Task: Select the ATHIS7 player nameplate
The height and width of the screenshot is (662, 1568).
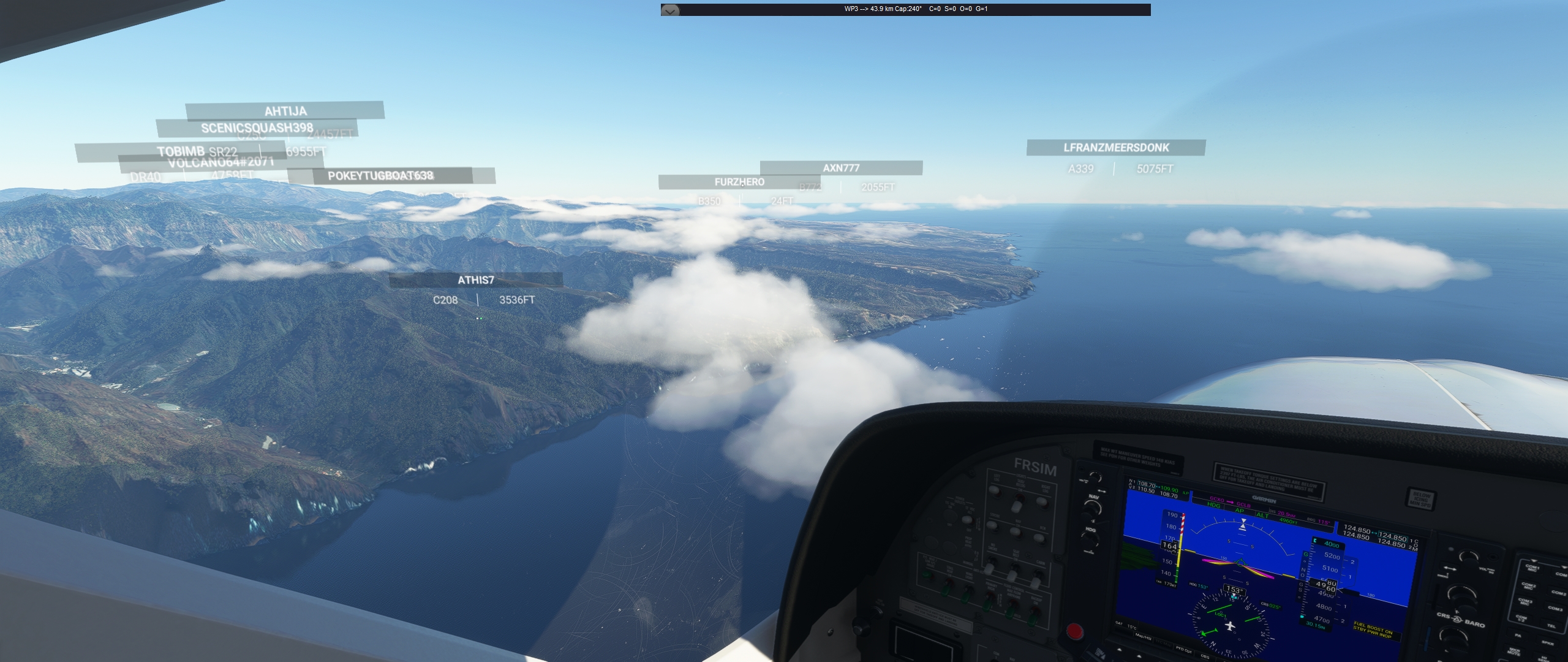Action: pos(476,280)
